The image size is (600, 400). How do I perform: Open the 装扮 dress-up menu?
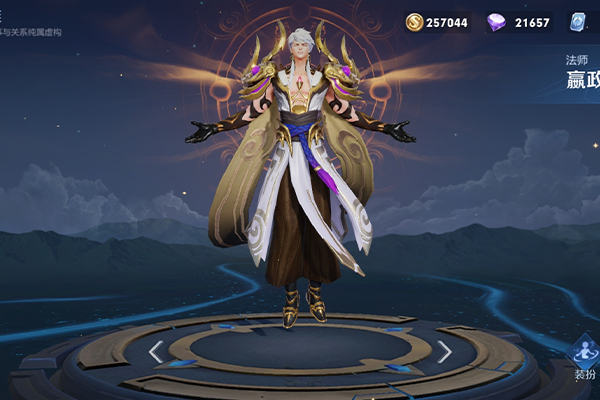[x=583, y=357]
